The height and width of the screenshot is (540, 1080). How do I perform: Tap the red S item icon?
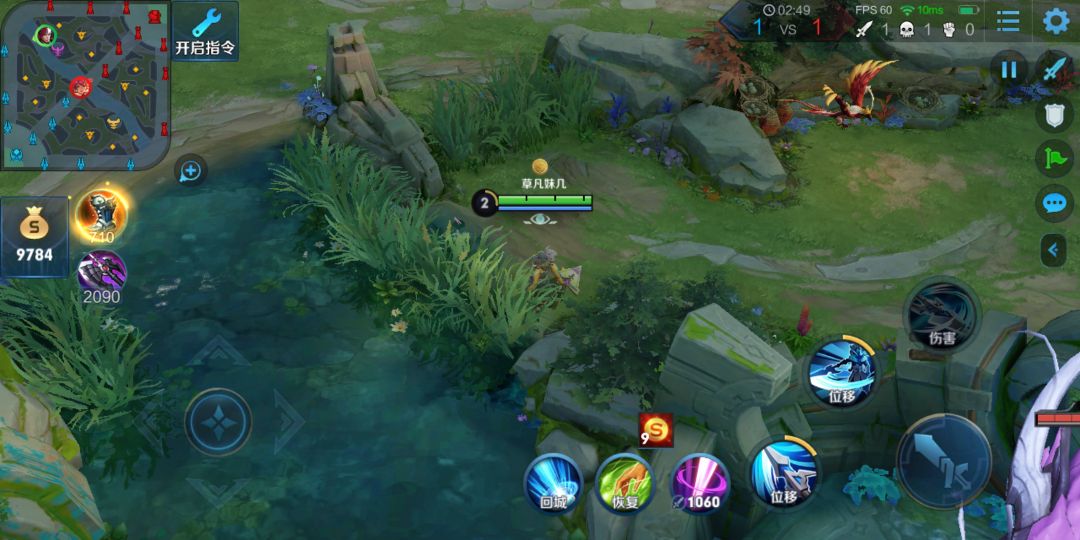click(656, 430)
